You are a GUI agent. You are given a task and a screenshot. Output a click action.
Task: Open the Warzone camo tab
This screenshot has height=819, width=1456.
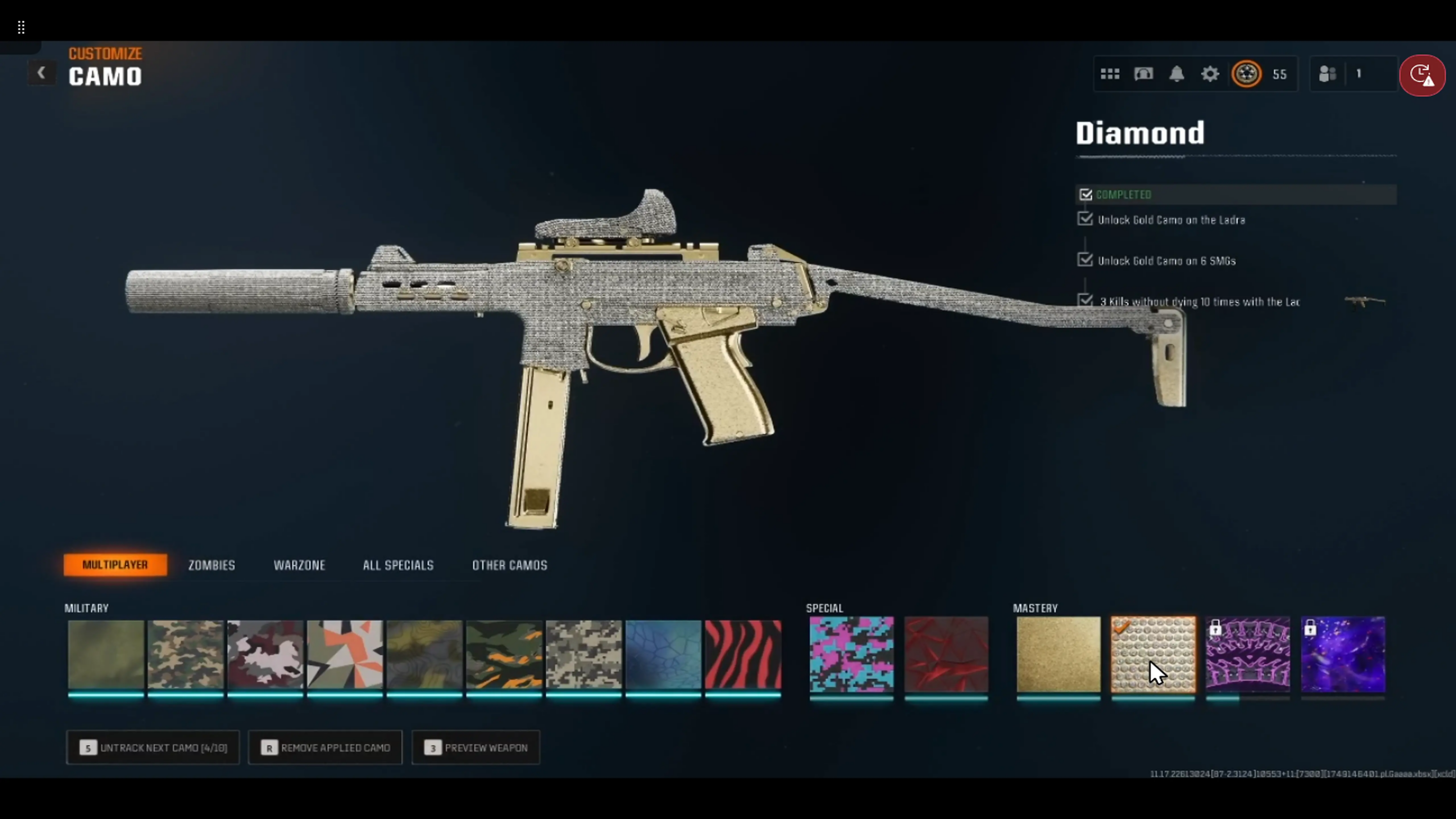[299, 565]
